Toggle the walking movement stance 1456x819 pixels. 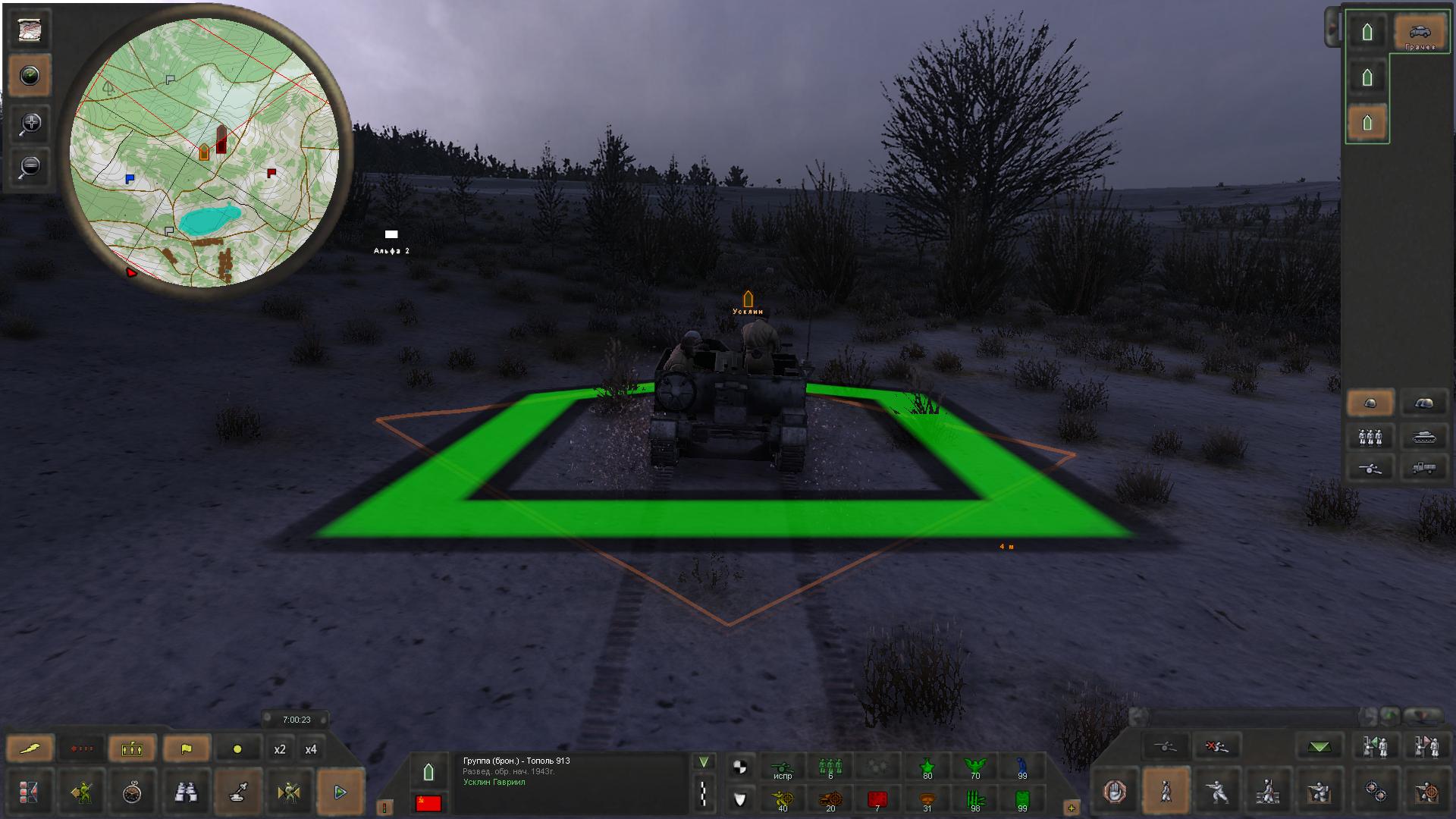[1166, 792]
